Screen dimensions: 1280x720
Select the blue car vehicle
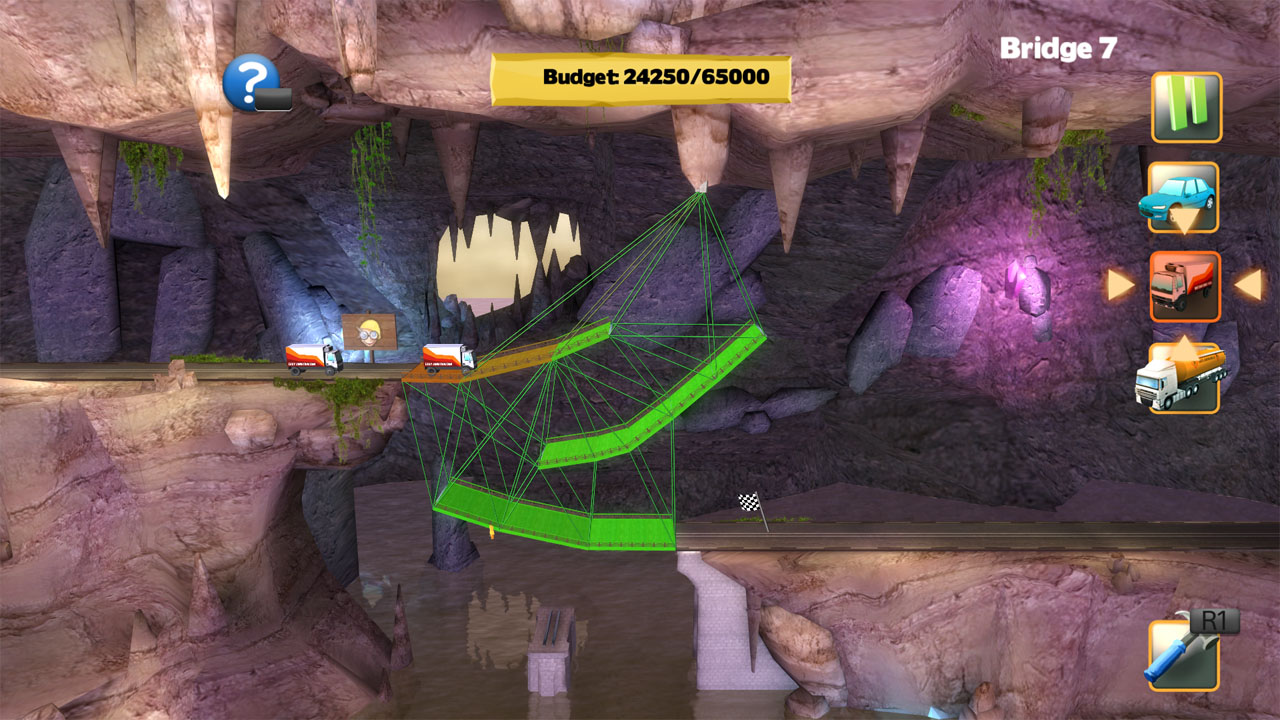(x=1185, y=197)
